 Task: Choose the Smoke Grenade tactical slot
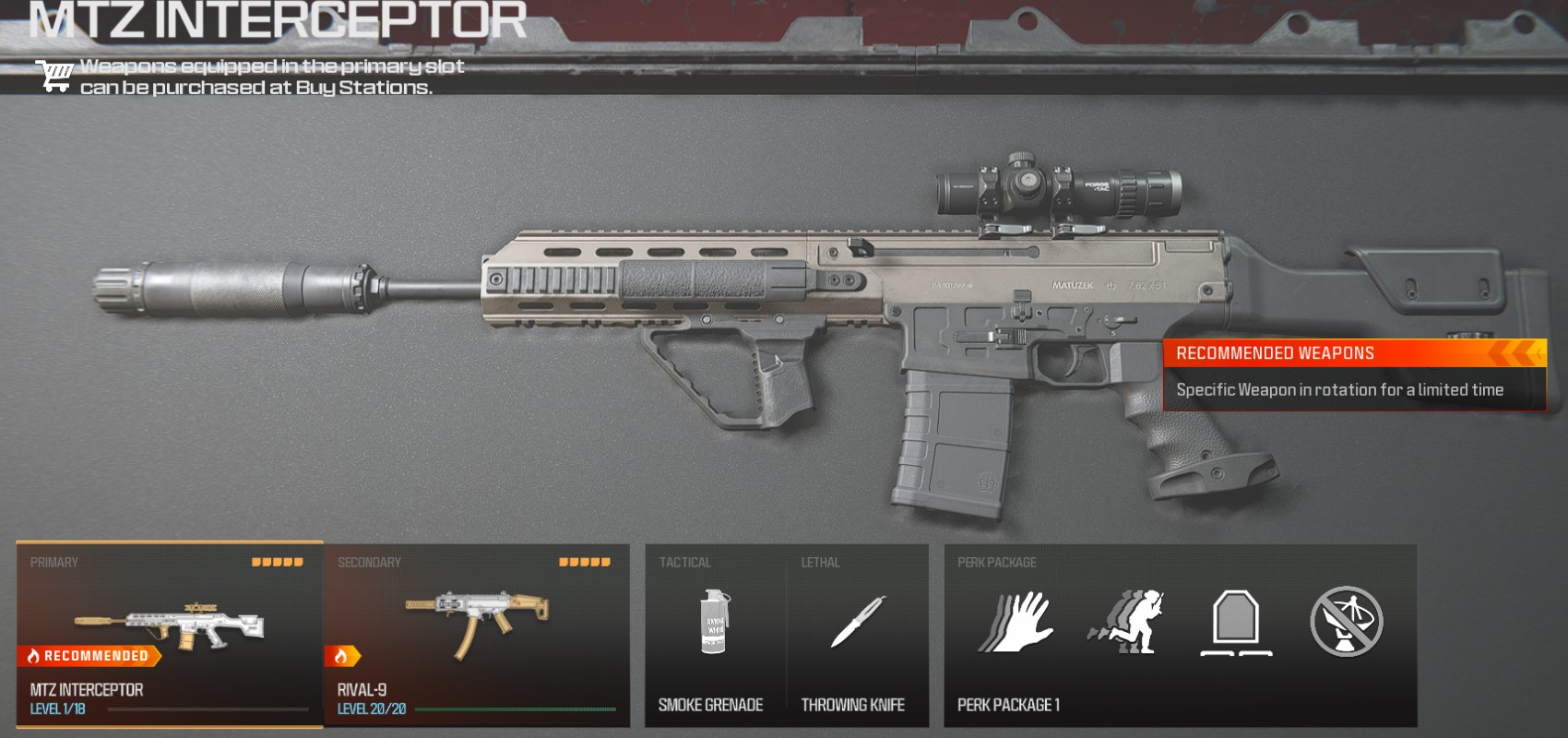712,635
